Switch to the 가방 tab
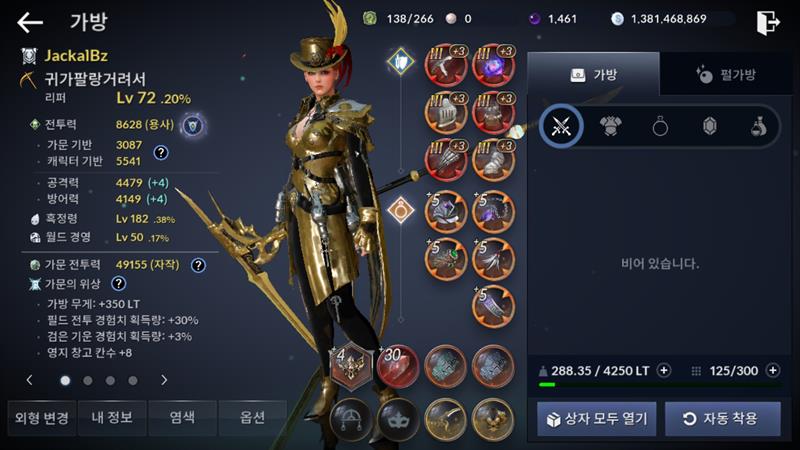 [x=593, y=74]
